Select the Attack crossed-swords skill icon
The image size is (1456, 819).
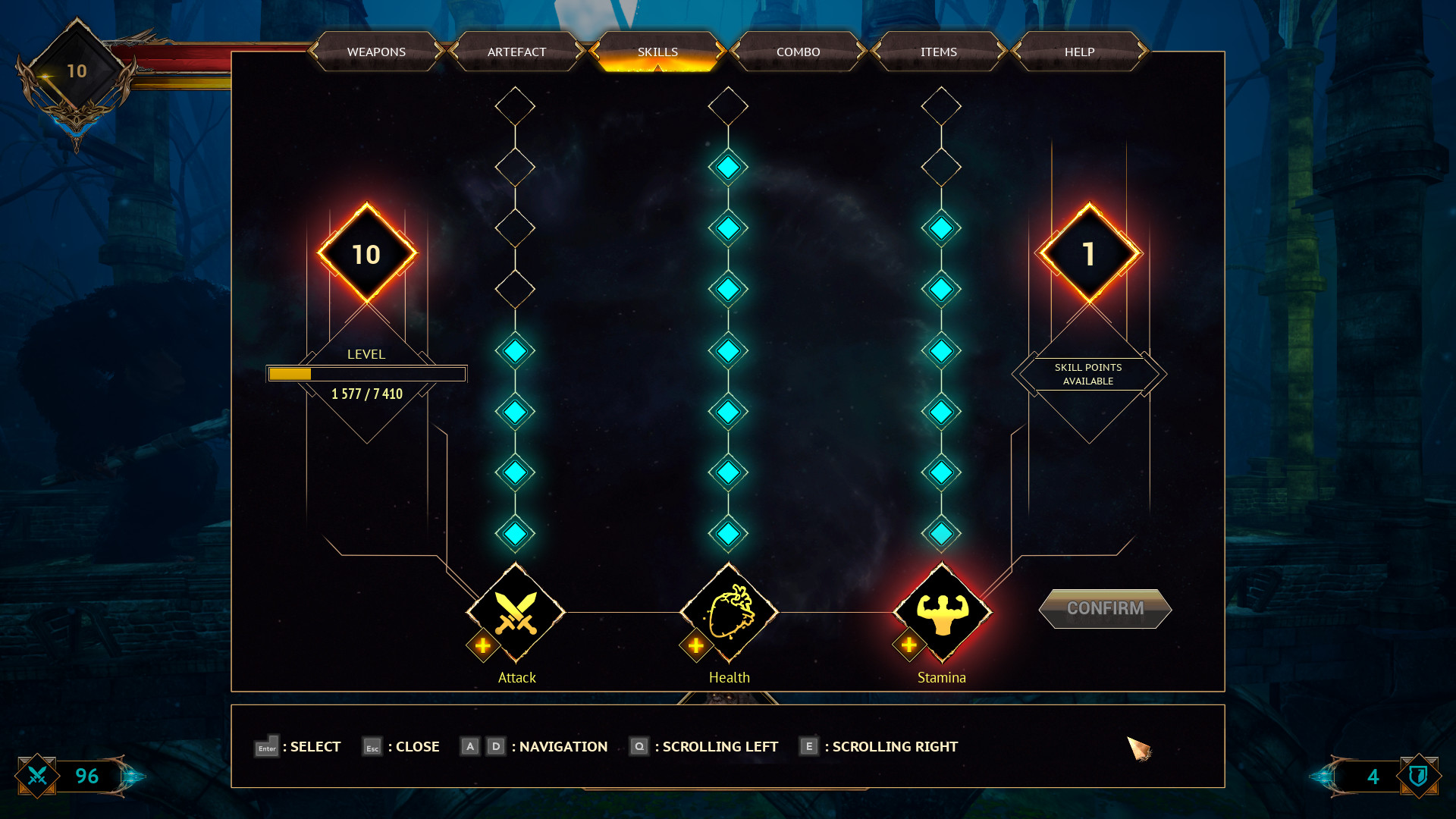[x=516, y=613]
